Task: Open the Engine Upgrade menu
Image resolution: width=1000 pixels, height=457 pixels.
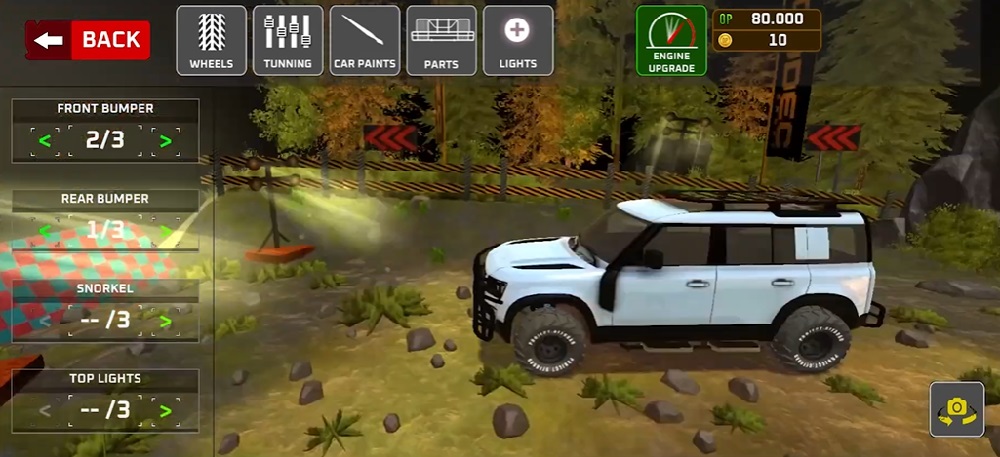Action: (671, 41)
